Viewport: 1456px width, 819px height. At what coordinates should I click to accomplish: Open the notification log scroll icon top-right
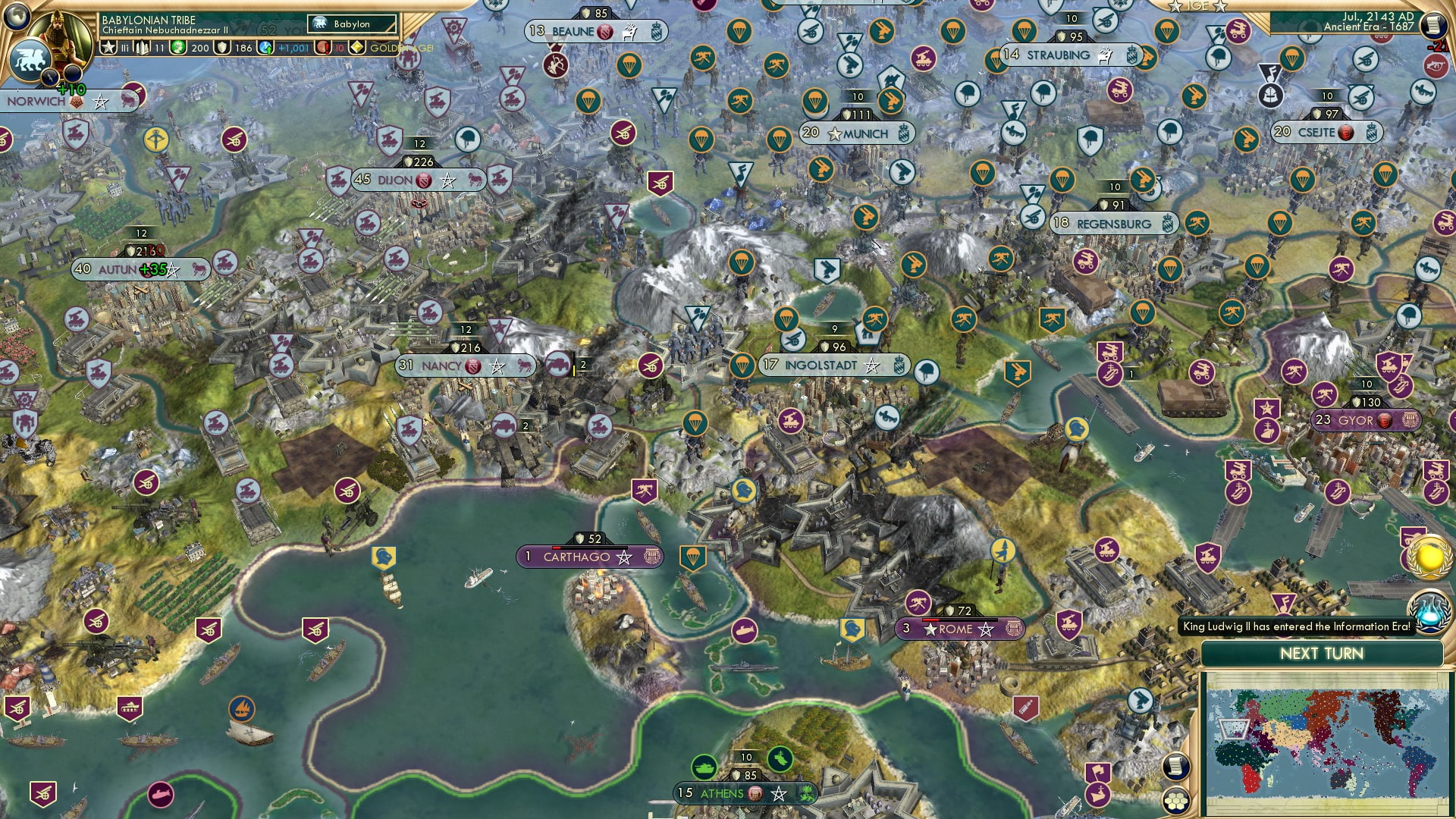tap(1434, 25)
